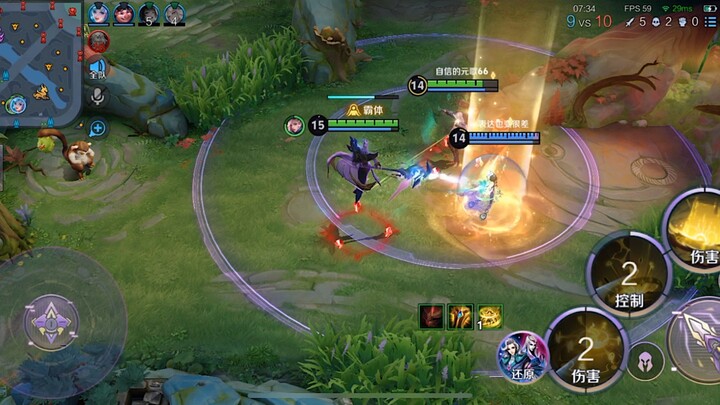Toggle the muted microphone icon
720x405 pixels.
click(x=98, y=96)
